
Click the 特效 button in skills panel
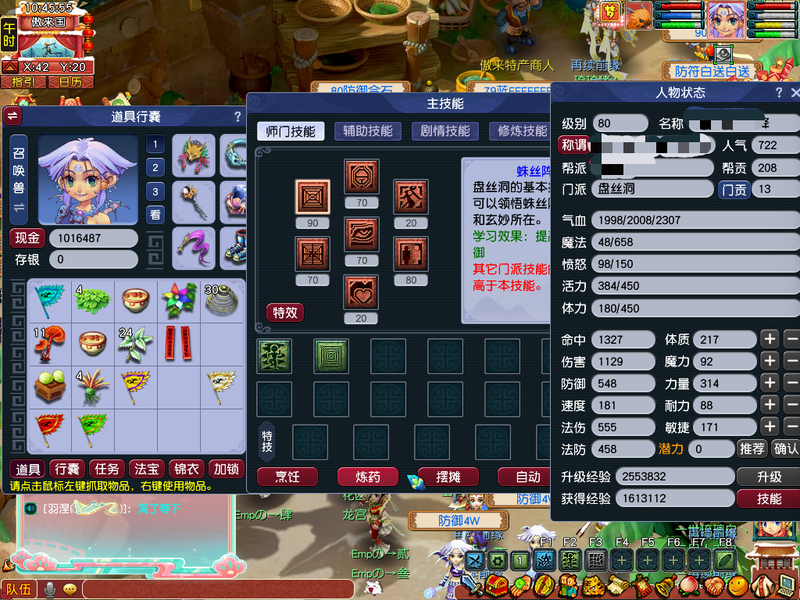click(x=285, y=313)
